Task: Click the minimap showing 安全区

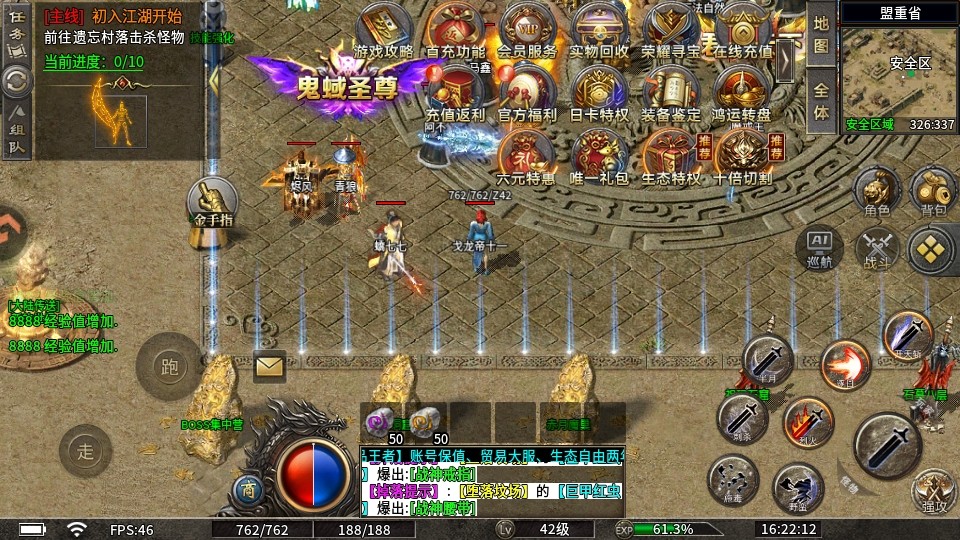Action: pyautogui.click(x=898, y=70)
